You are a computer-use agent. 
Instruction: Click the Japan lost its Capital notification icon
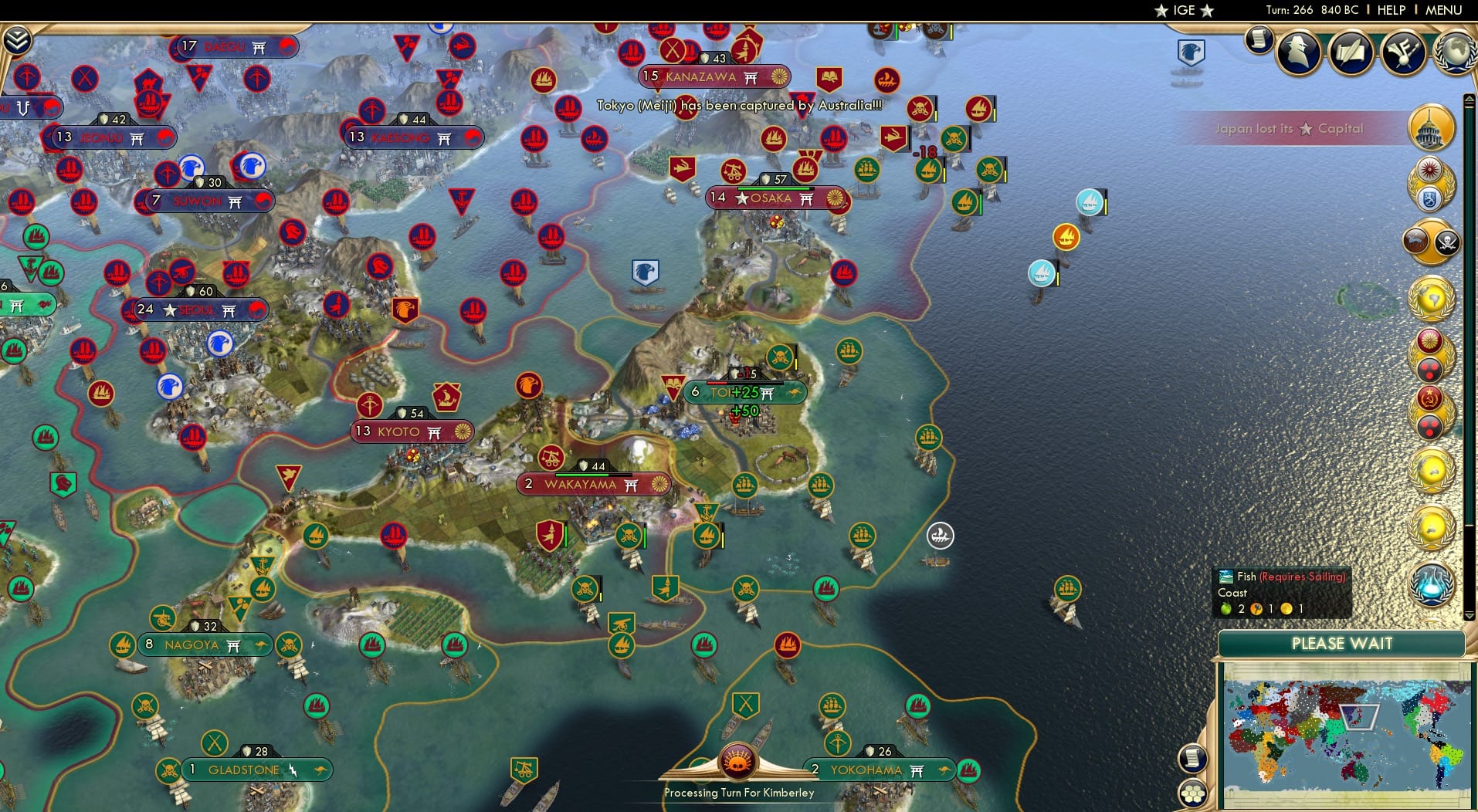1432,128
